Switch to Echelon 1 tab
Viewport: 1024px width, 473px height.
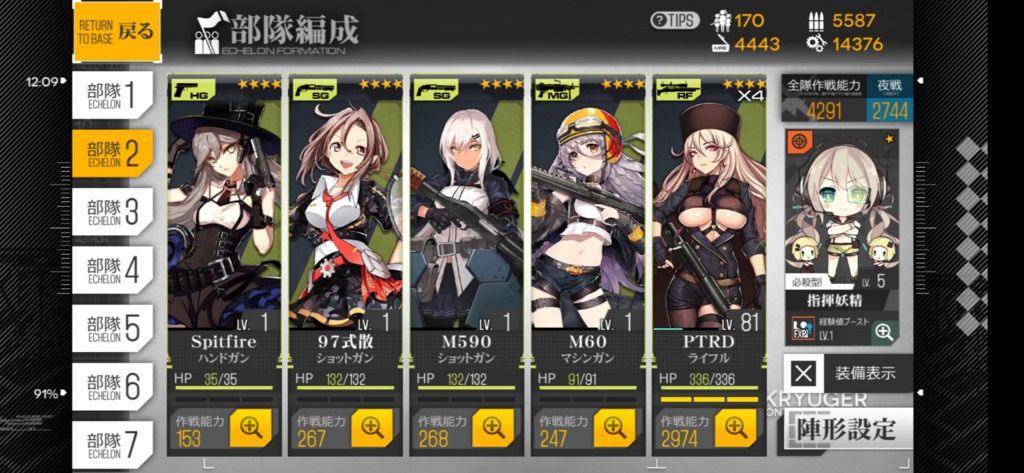click(x=112, y=95)
